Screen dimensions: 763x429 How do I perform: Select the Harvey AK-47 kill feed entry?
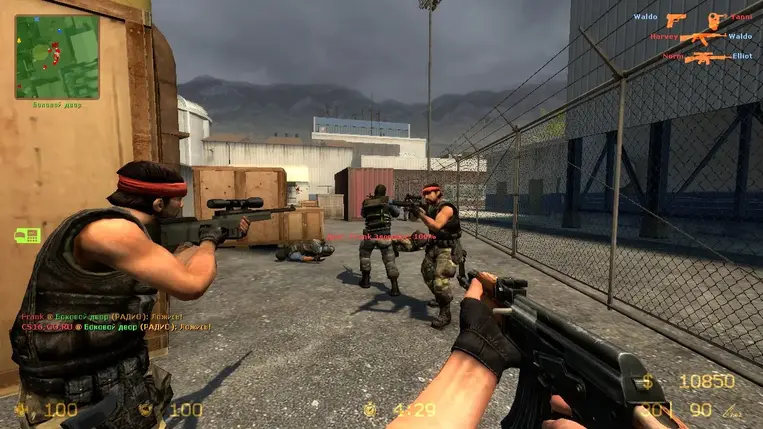(x=701, y=37)
